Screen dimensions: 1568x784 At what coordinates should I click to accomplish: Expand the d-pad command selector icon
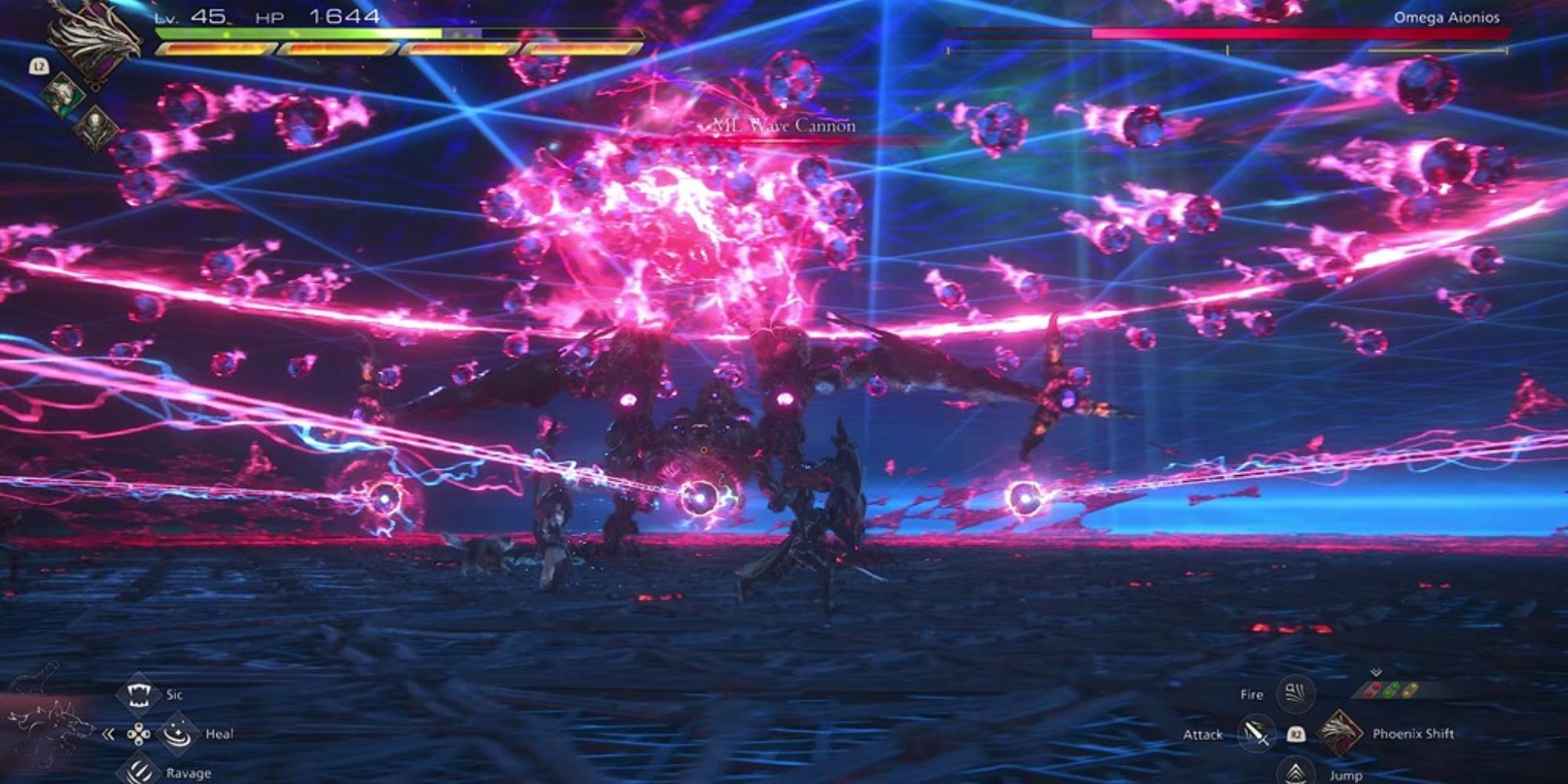pos(139,735)
